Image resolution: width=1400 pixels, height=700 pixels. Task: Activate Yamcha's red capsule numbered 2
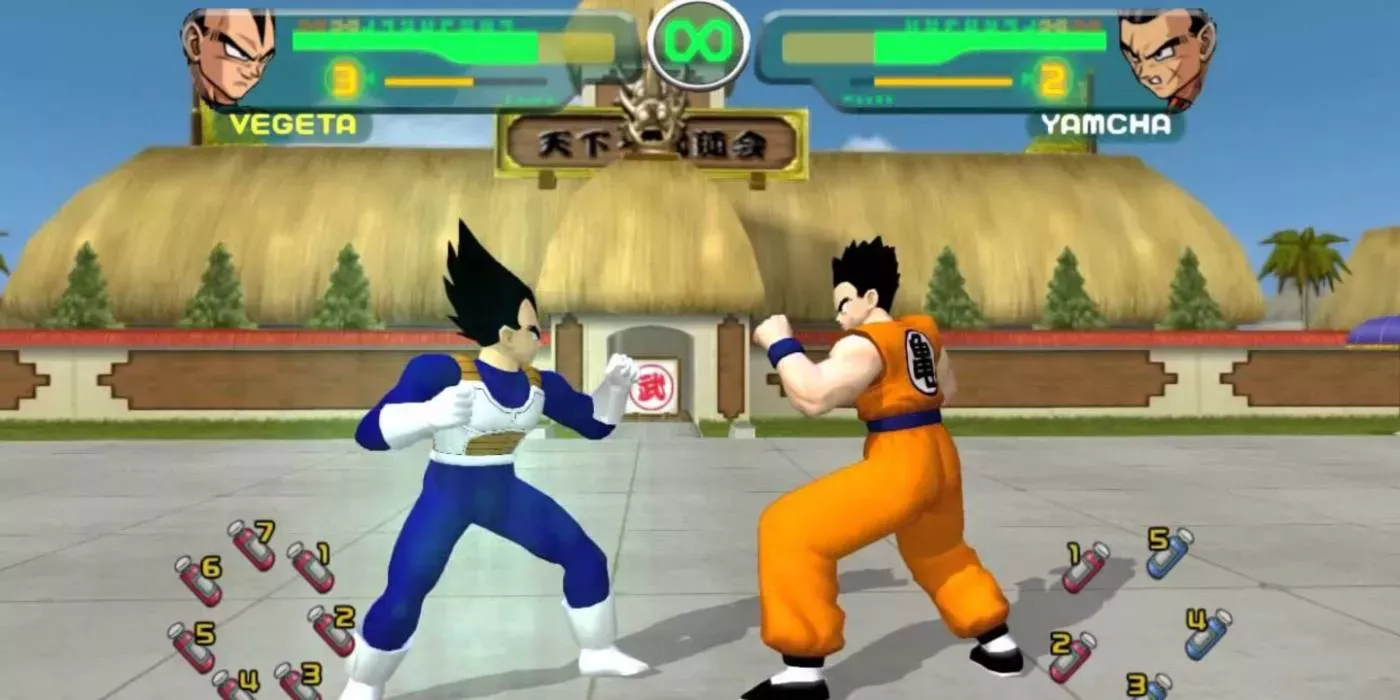[1072, 656]
